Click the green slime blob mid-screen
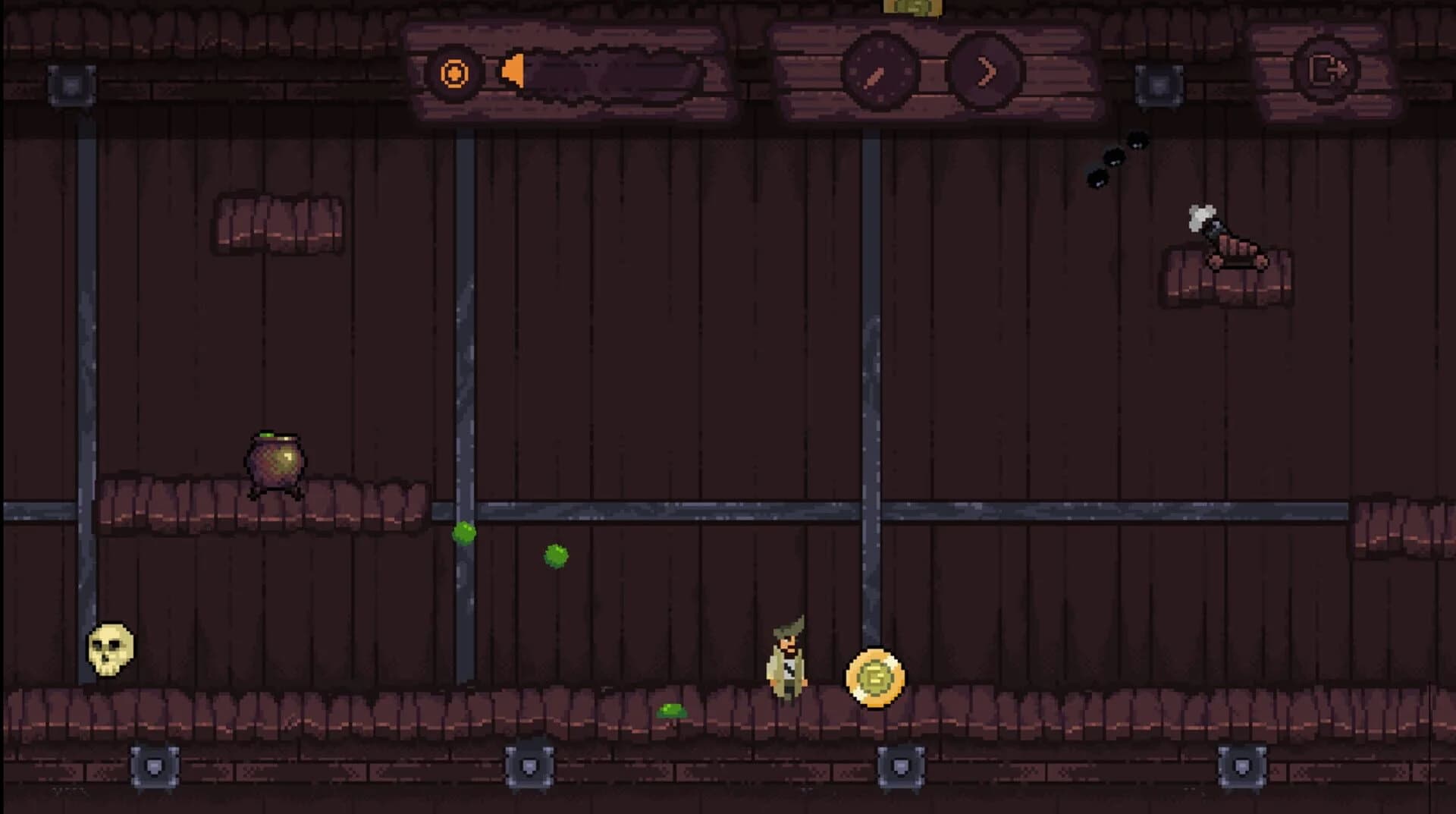1456x814 pixels. tap(554, 556)
